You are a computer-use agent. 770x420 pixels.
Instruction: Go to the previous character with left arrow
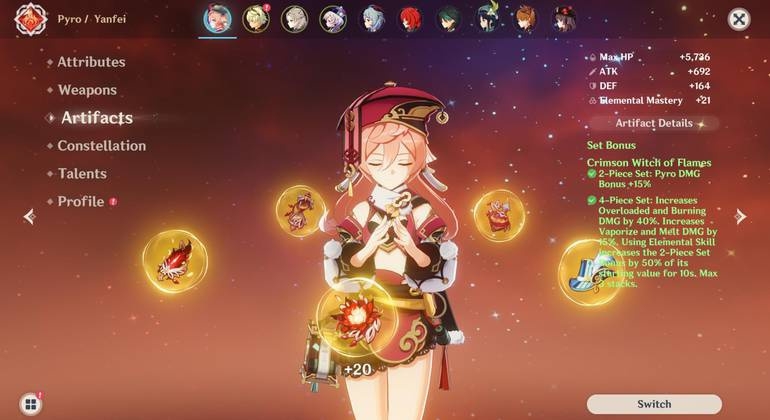[x=29, y=216]
